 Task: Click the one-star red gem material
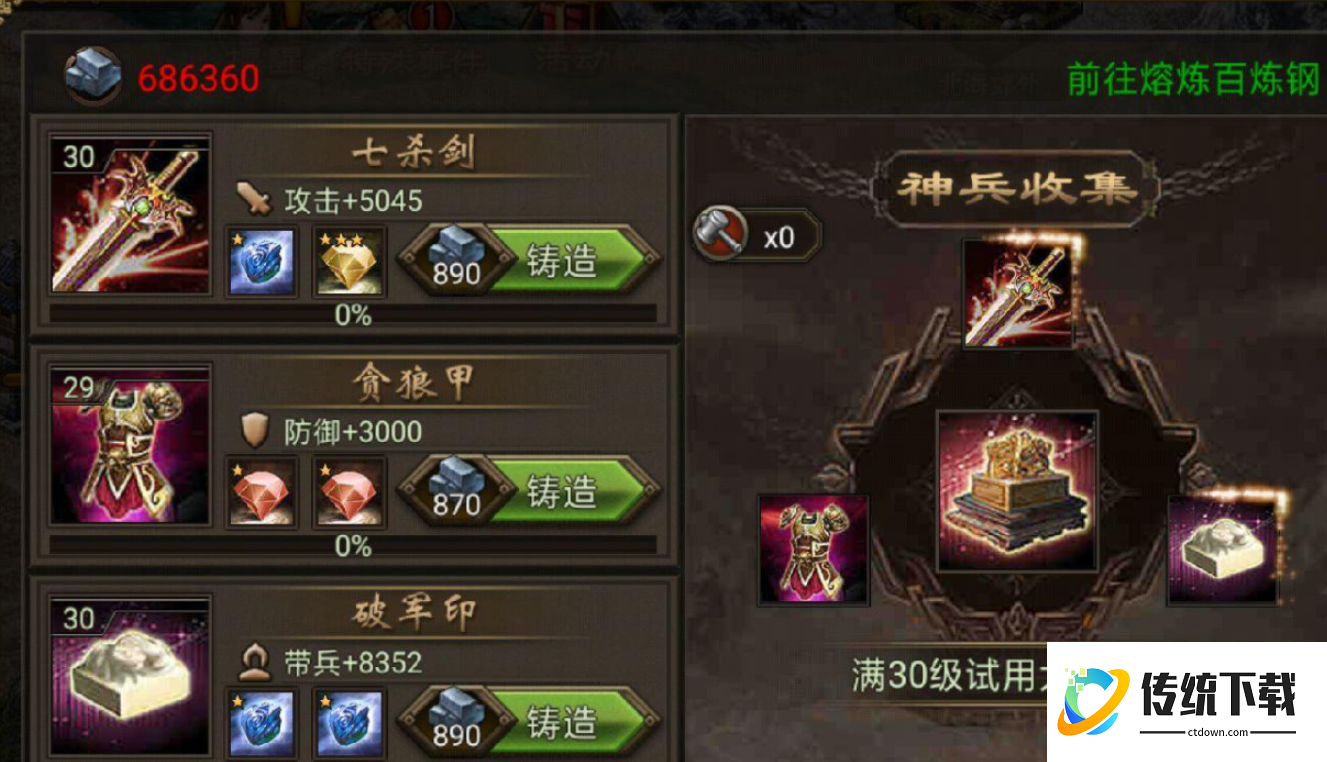click(261, 492)
